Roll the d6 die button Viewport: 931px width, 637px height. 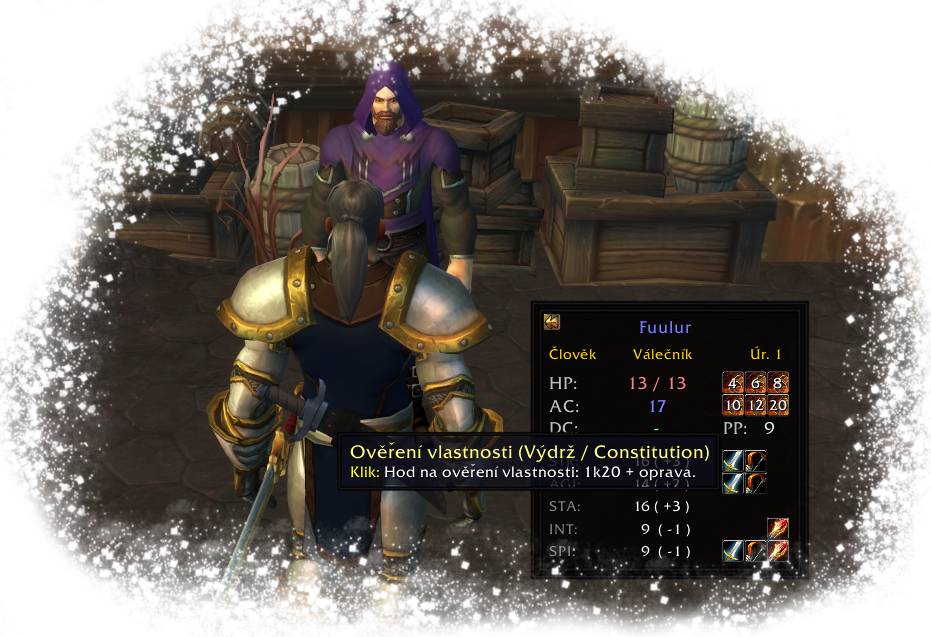[756, 384]
